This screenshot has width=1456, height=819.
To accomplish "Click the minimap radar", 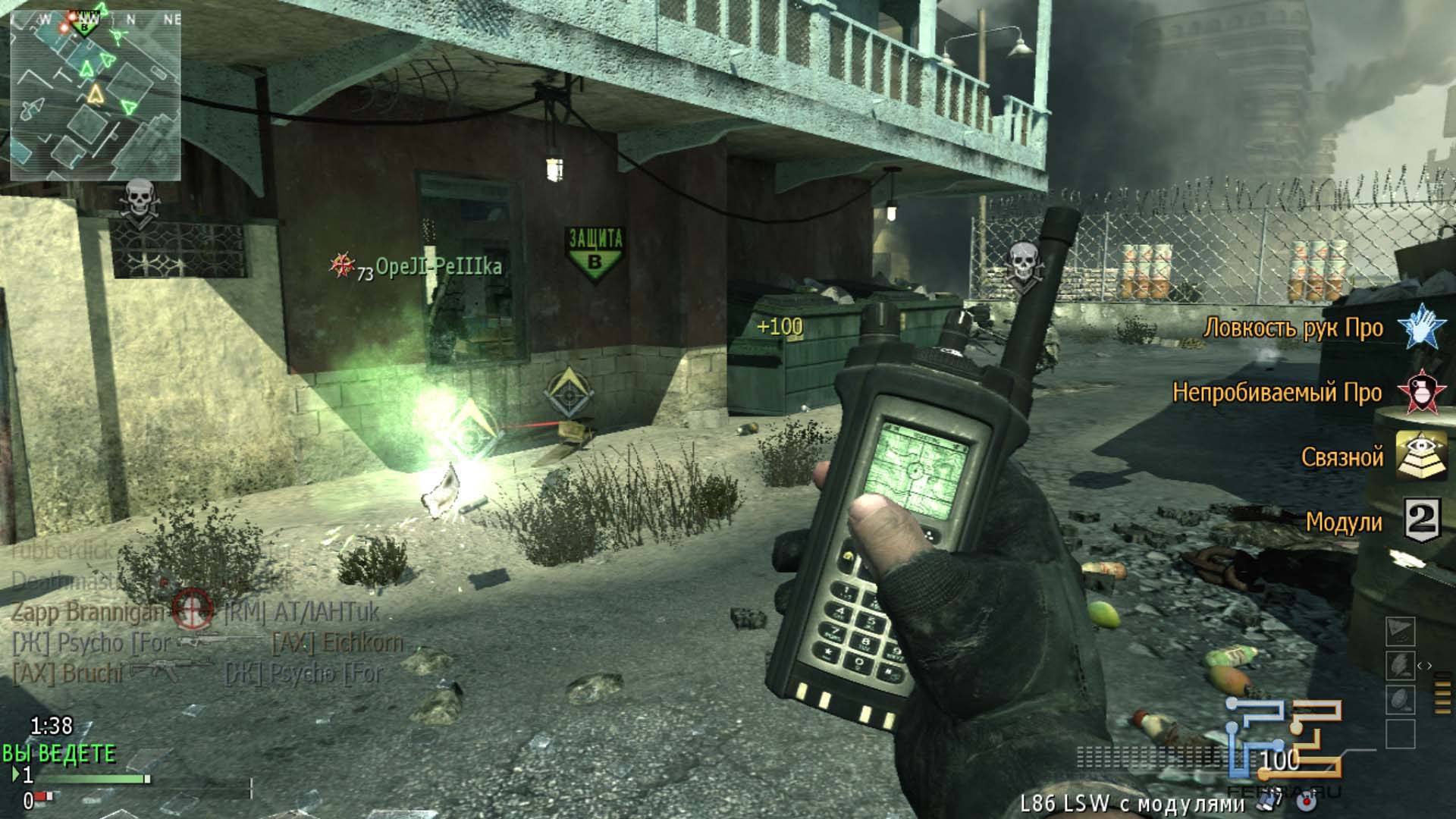I will (x=95, y=94).
